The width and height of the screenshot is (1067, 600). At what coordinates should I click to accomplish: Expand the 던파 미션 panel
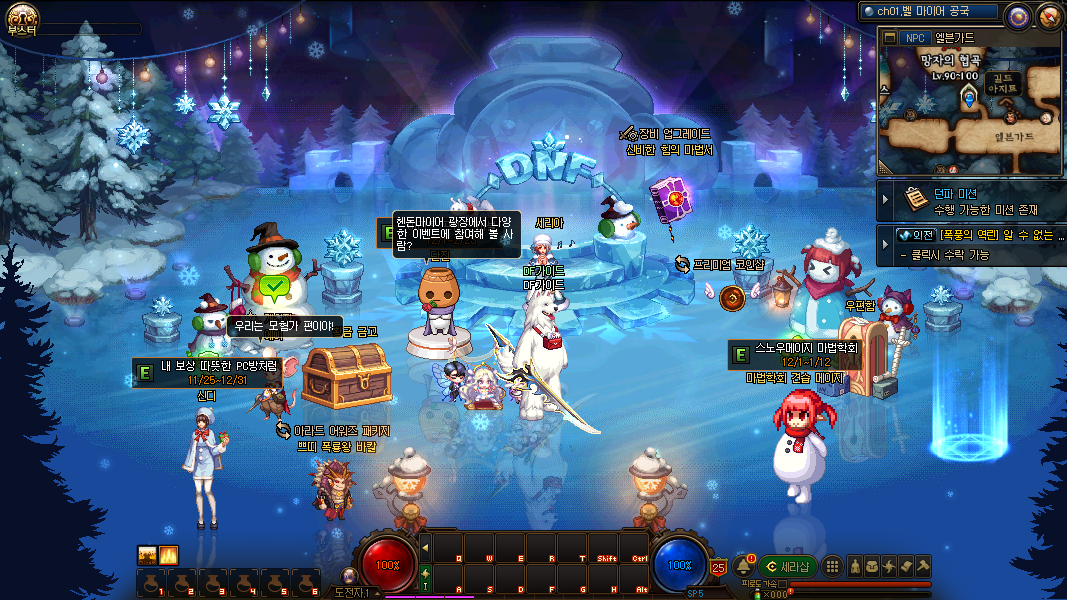click(885, 201)
